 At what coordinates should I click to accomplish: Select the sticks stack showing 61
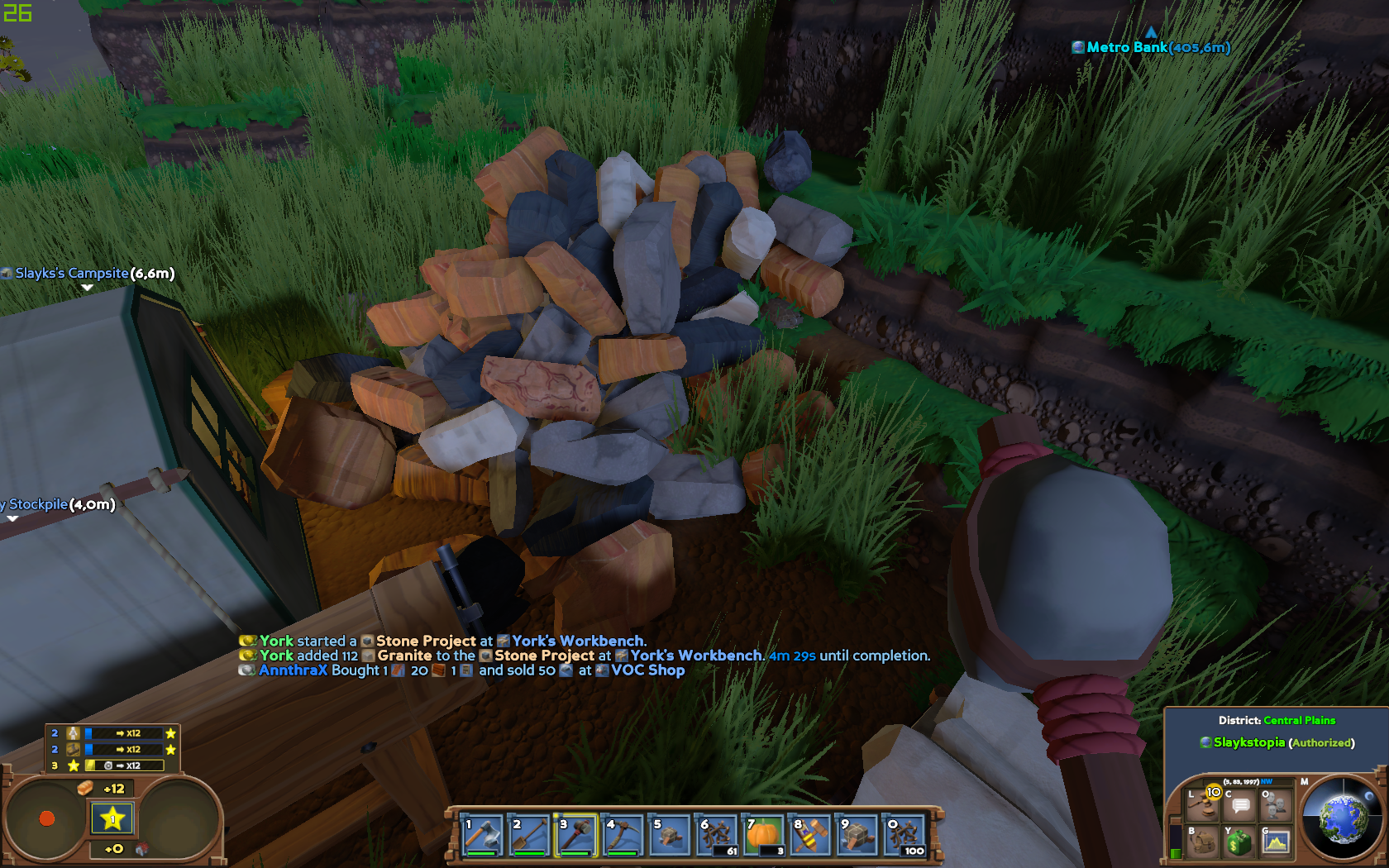tap(718, 835)
